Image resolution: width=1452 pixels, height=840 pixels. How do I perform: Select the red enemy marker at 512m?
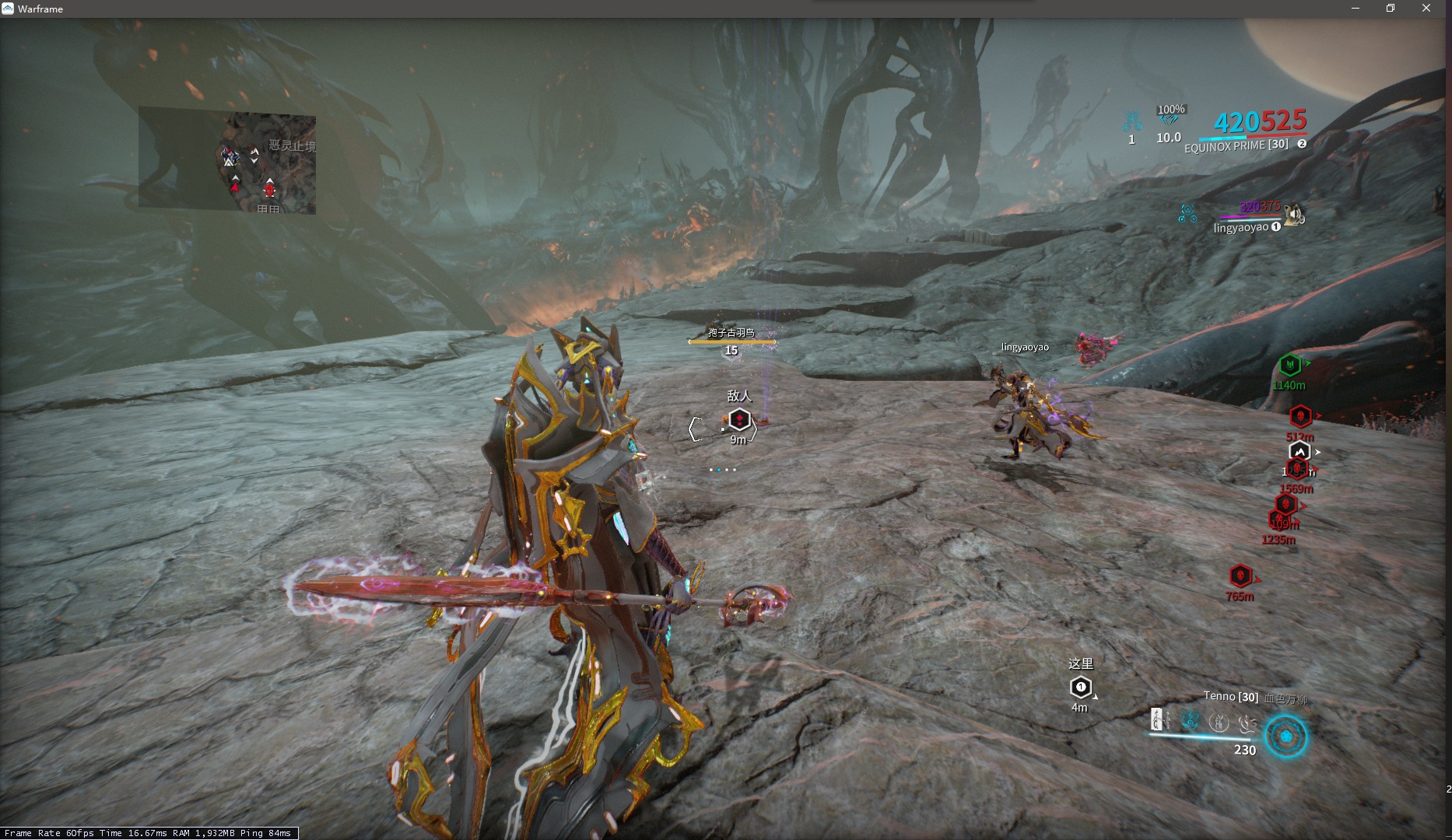[x=1299, y=416]
